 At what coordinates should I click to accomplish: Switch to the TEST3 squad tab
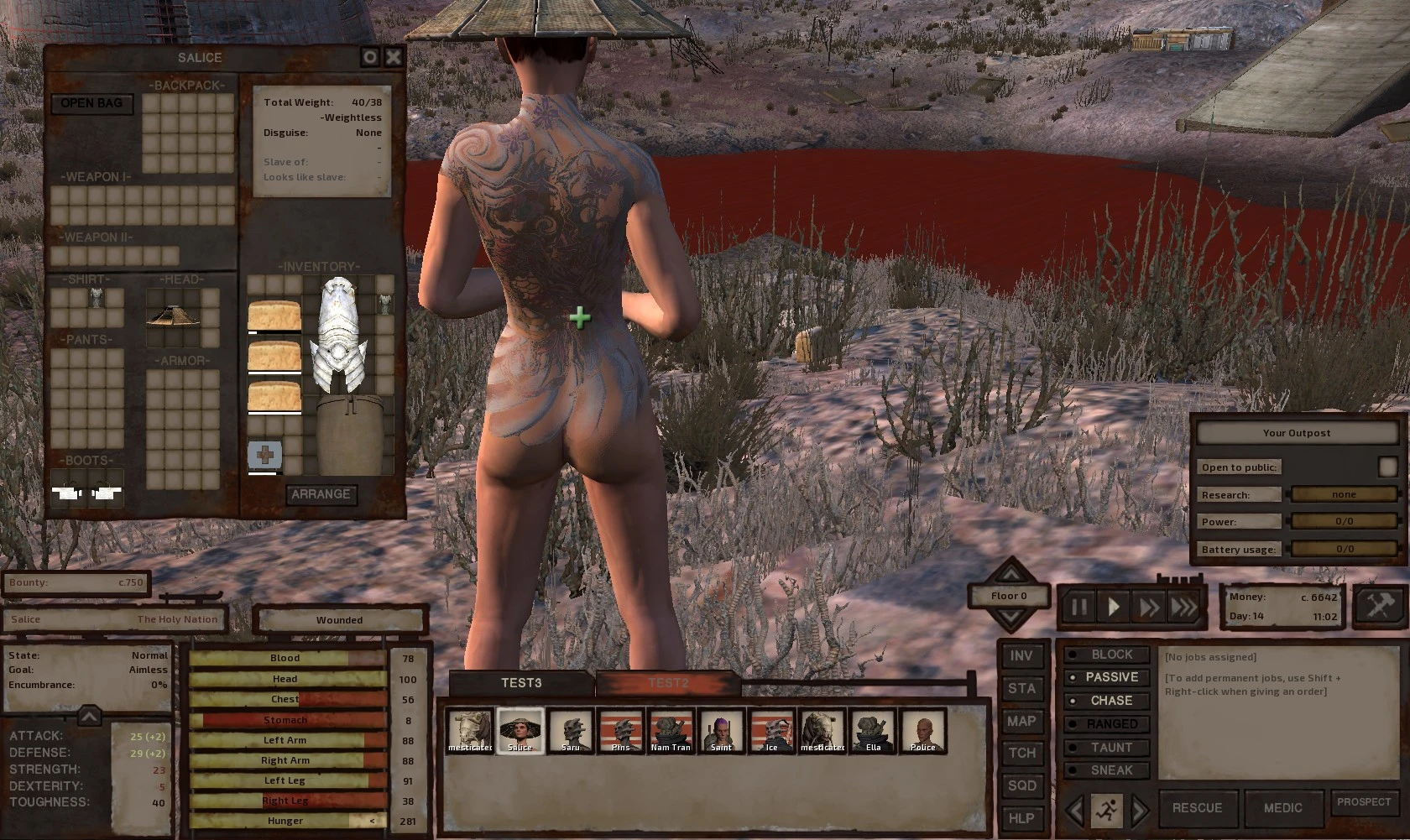coord(521,683)
